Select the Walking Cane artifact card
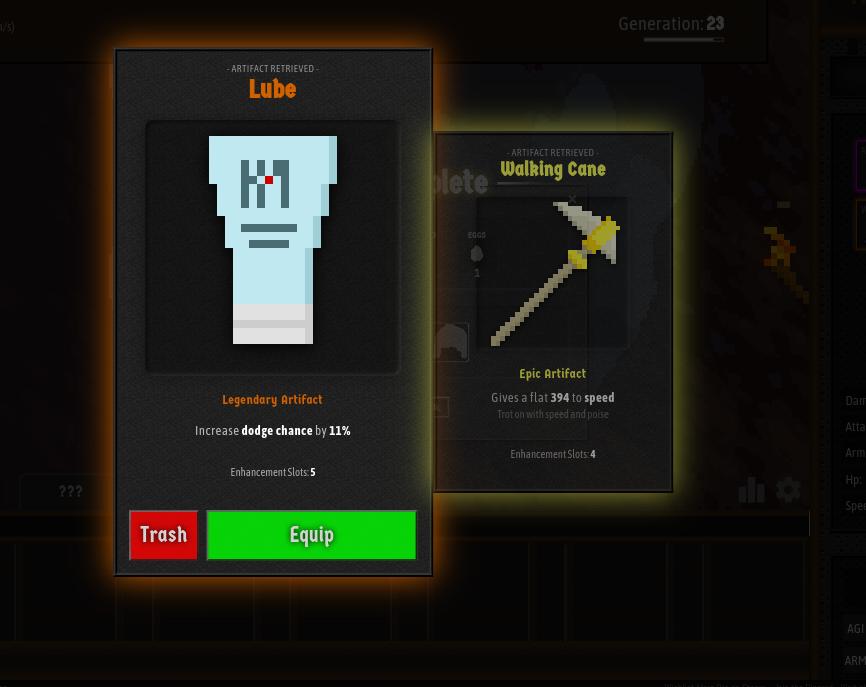Viewport: 866px width, 687px height. 553,310
